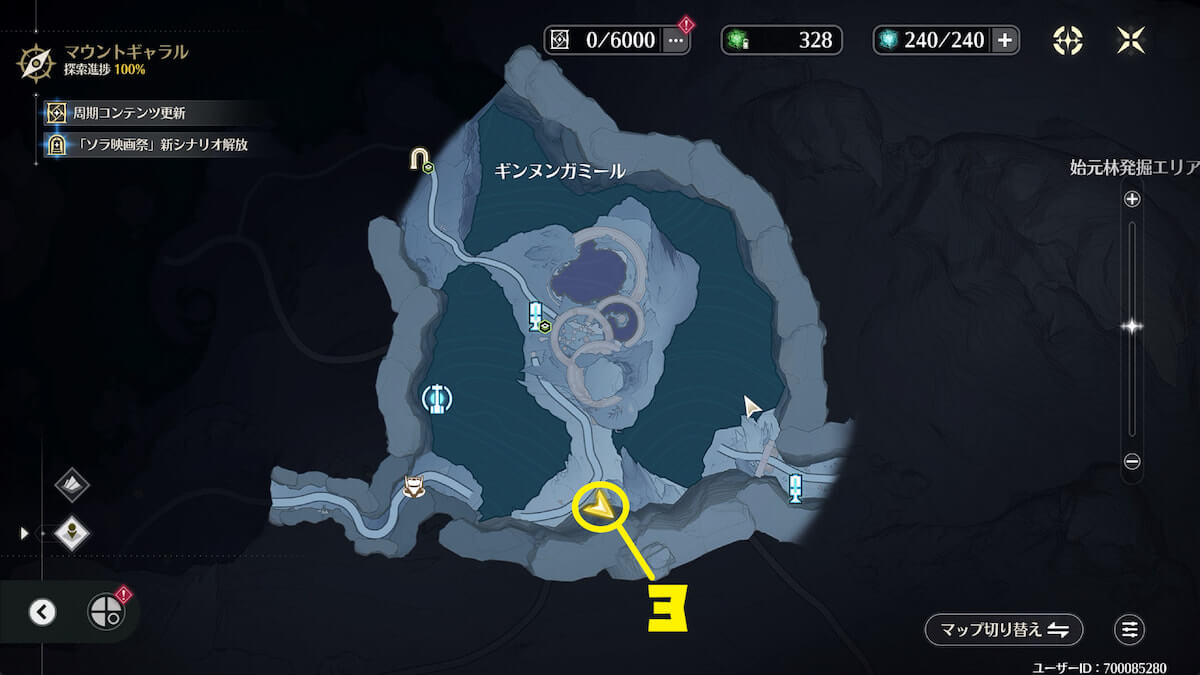Add more Waveplates with the plus button
Screen dimensions: 1200x675
[1005, 40]
